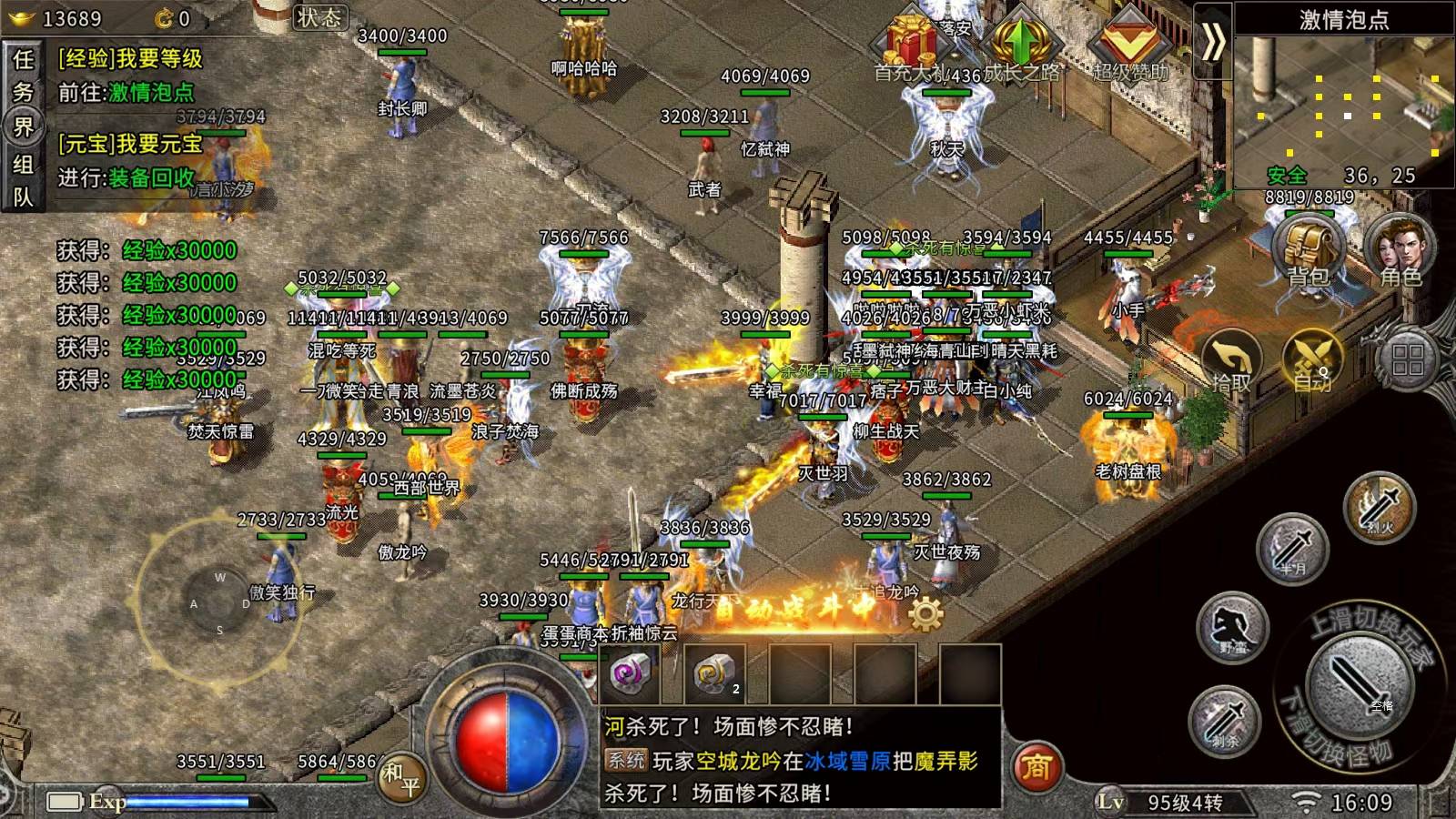Open the 商 shop button

click(1036, 767)
